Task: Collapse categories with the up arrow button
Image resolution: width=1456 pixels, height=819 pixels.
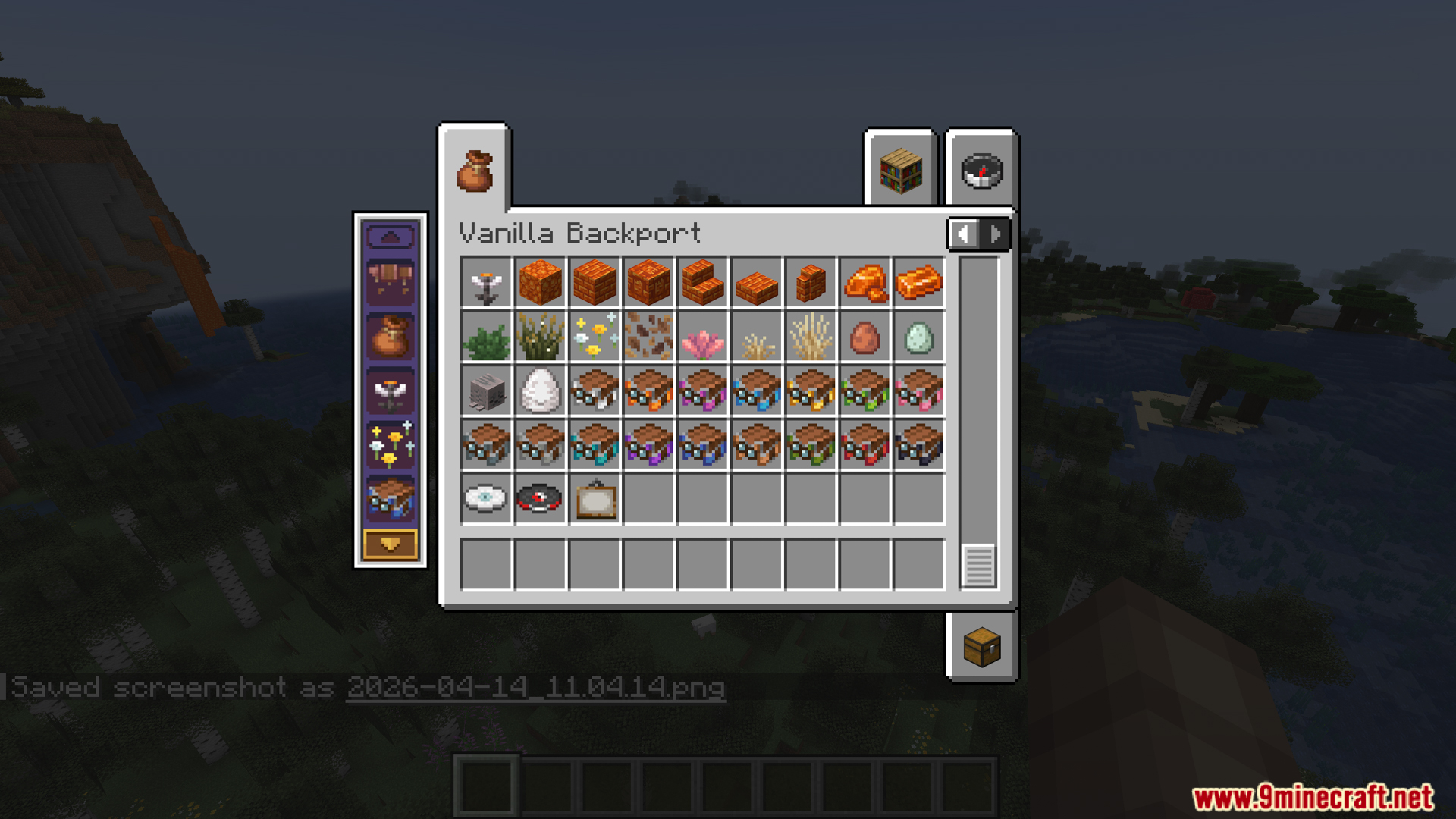Action: (392, 237)
